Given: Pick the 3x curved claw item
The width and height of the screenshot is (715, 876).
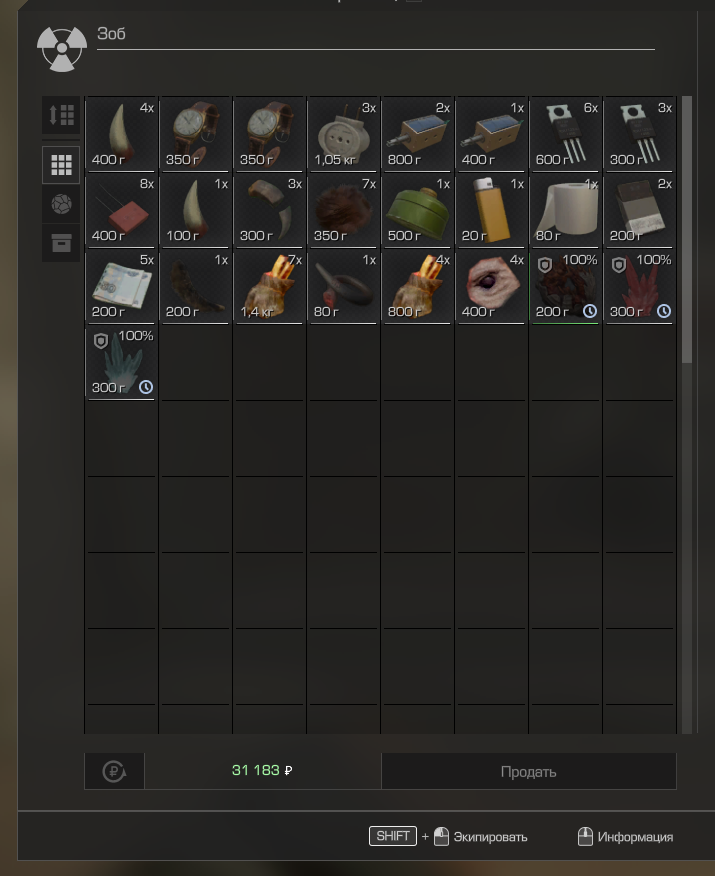Looking at the screenshot, I should tap(269, 210).
